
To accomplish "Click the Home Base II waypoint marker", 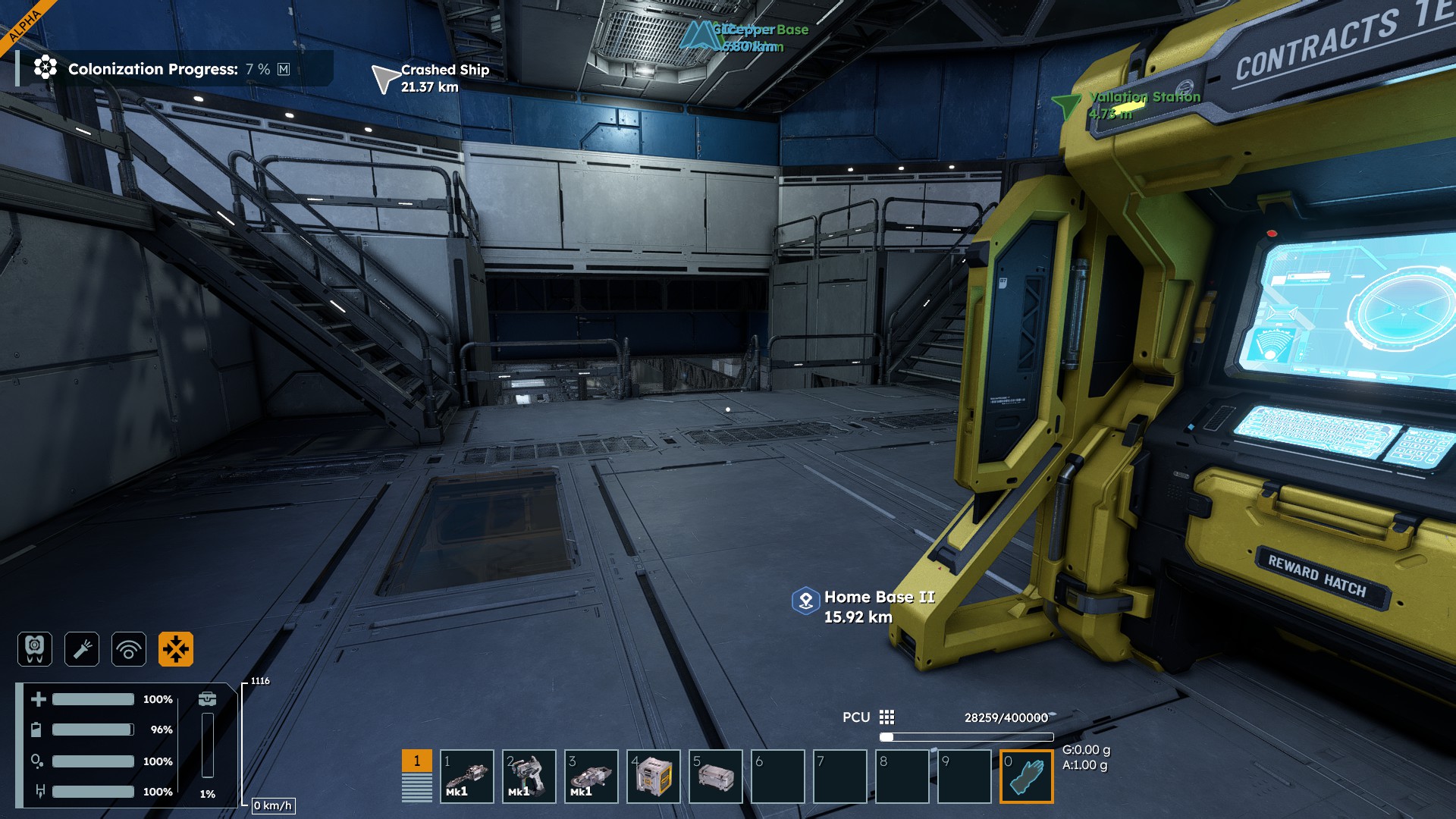I will (805, 601).
